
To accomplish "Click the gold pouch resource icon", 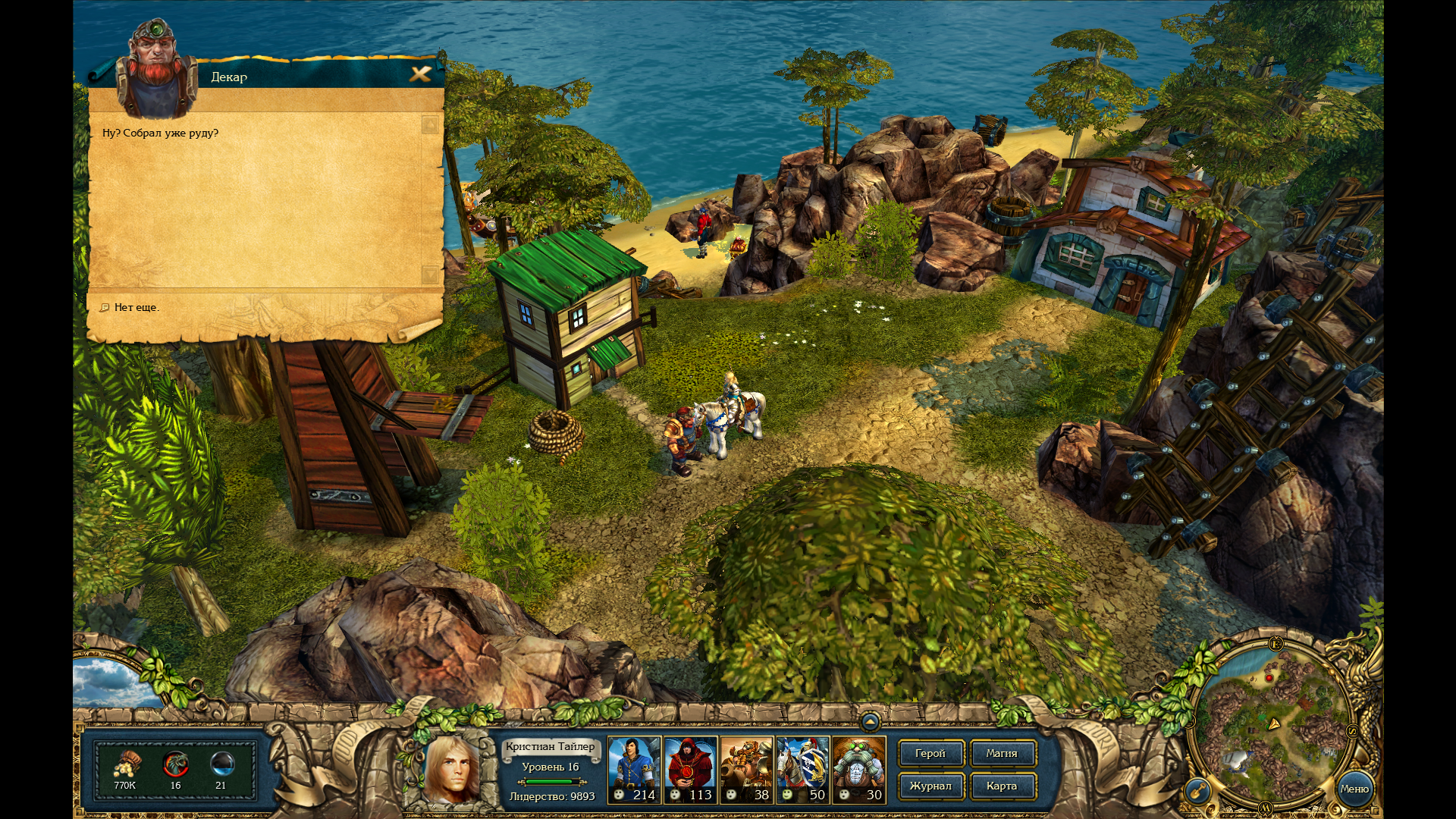I will (126, 763).
